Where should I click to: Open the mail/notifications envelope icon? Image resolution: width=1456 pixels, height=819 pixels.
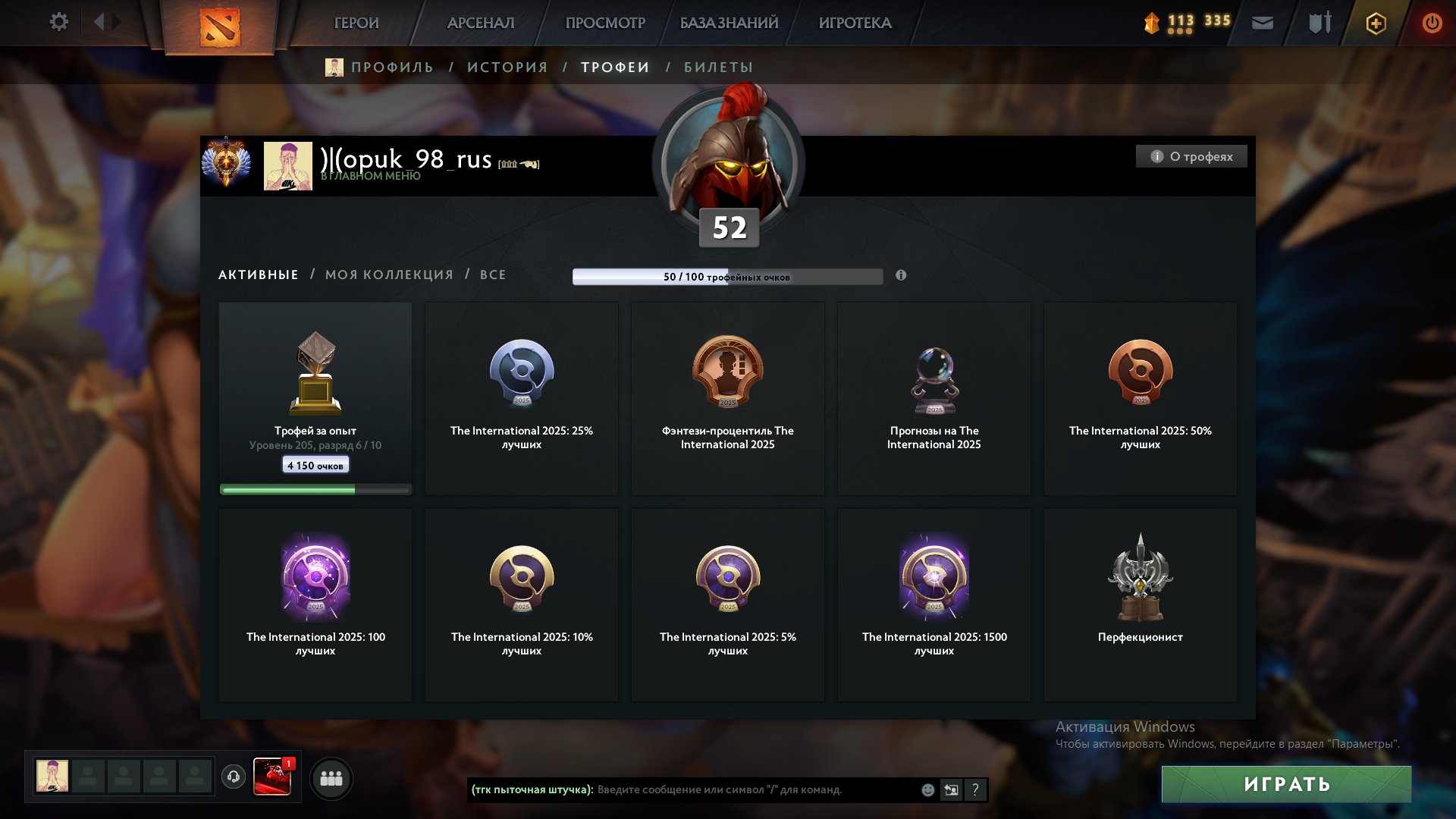[1262, 23]
